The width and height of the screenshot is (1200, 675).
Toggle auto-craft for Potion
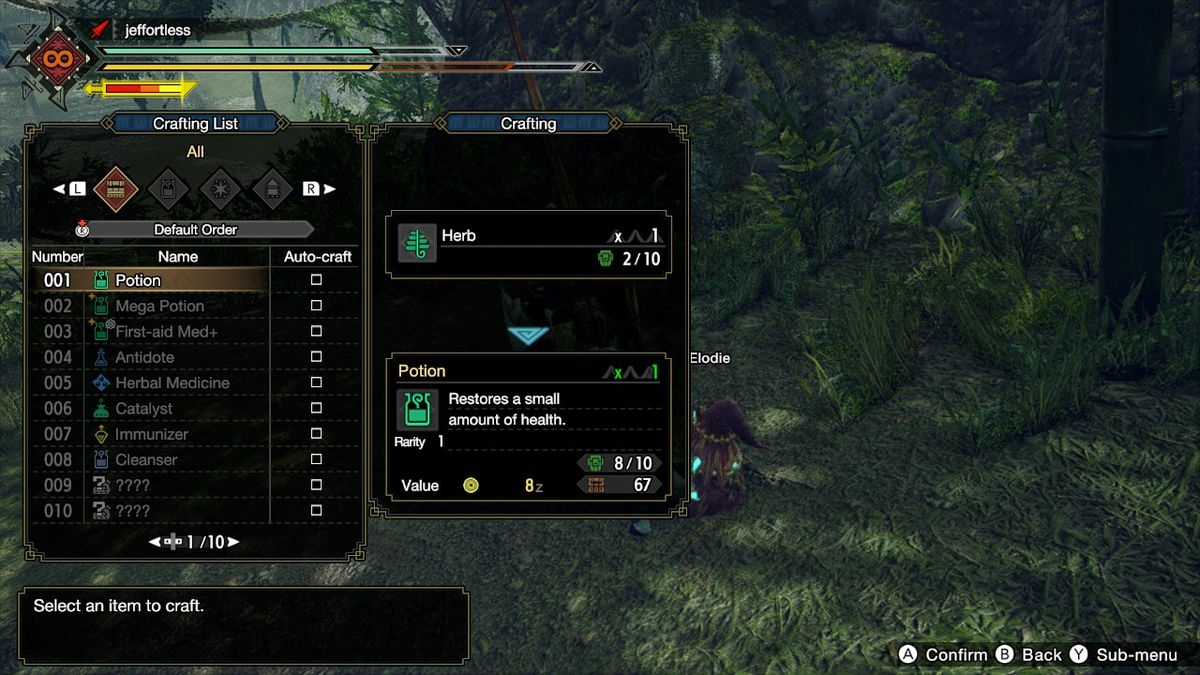pos(316,280)
